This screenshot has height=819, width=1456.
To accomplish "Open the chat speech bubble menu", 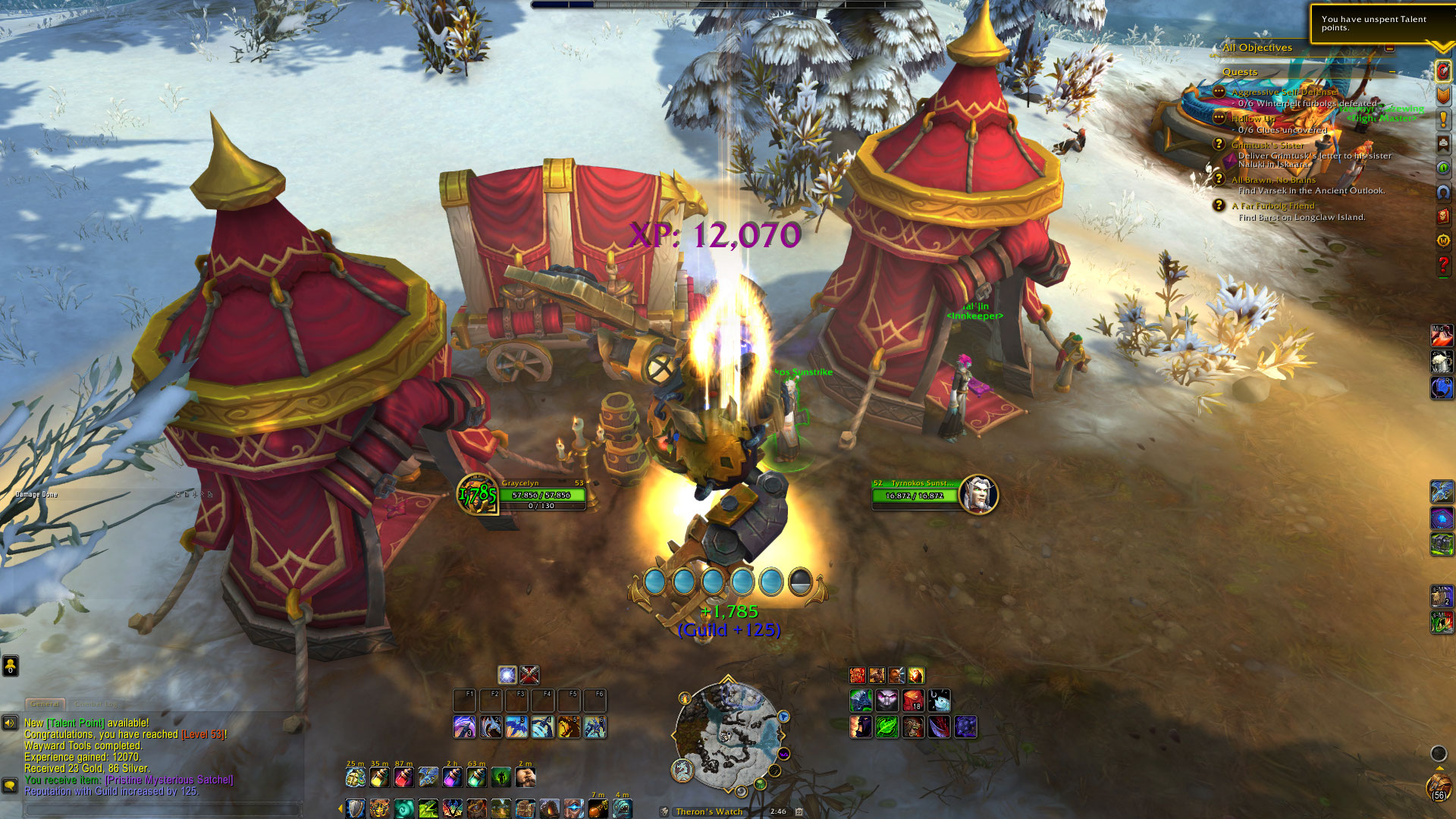I will 10,785.
